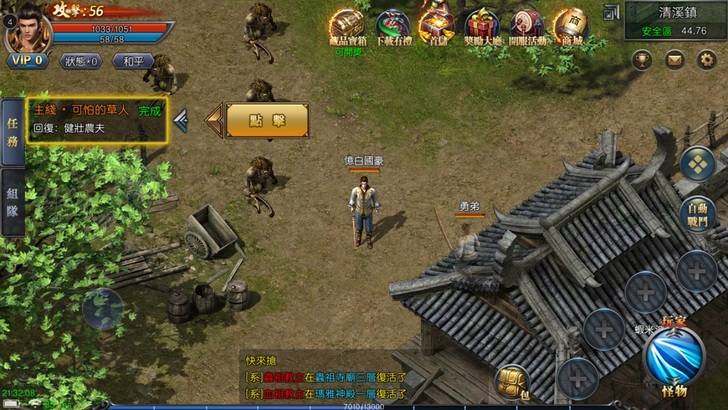Open the 下載有禮 download reward icon
The image size is (728, 410).
coord(392,26)
